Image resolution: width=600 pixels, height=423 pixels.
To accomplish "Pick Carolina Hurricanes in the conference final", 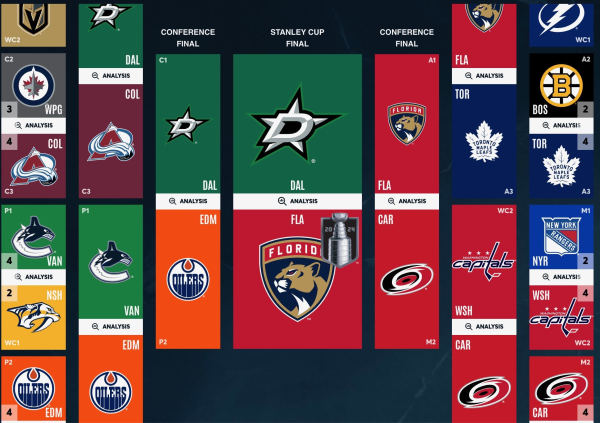I will tap(407, 277).
